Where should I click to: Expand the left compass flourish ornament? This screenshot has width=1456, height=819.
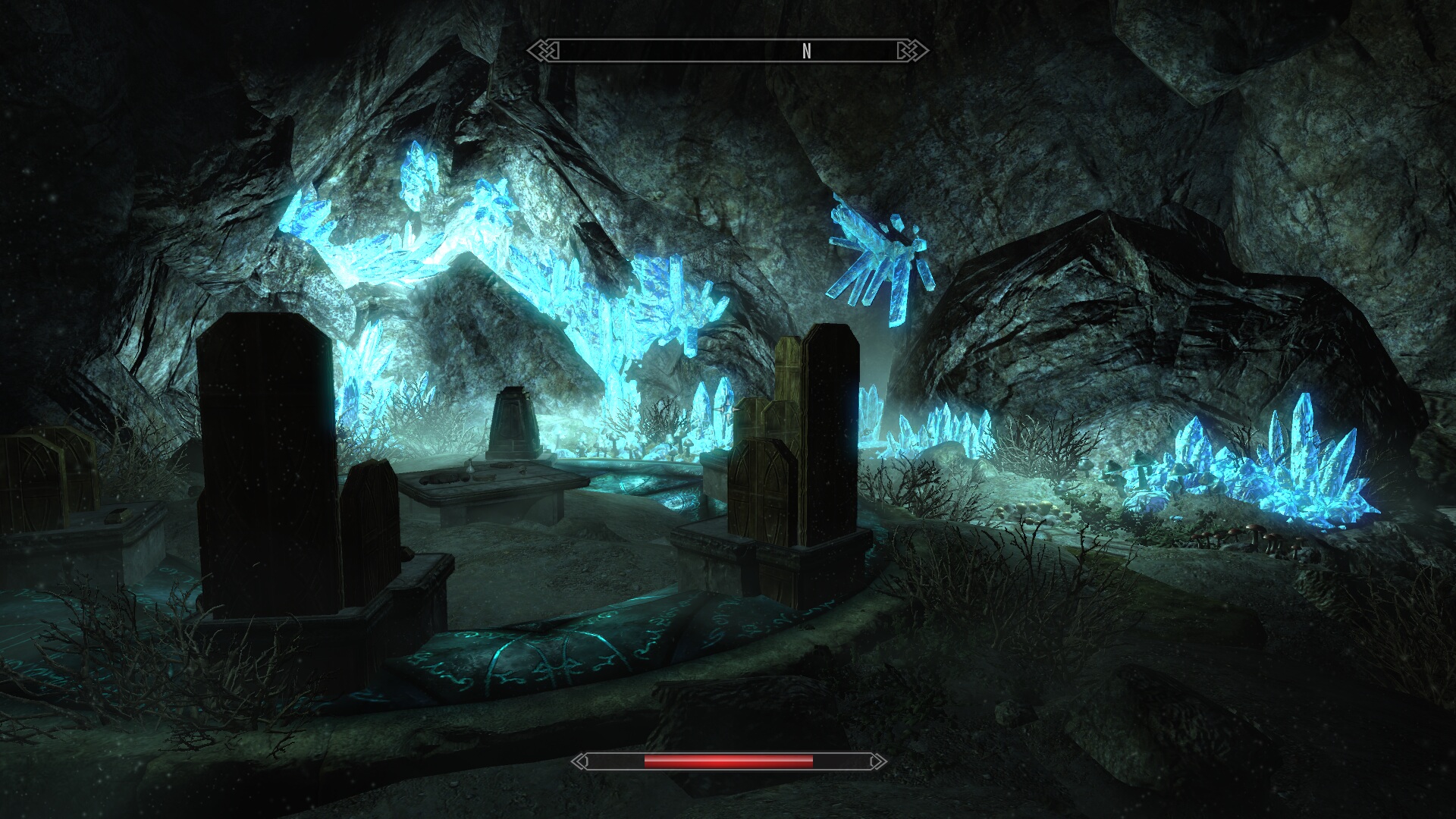[x=548, y=50]
